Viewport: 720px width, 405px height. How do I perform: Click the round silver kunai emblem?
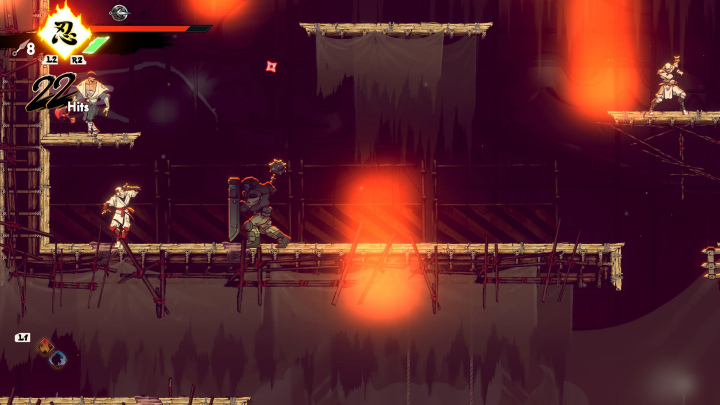click(x=120, y=12)
